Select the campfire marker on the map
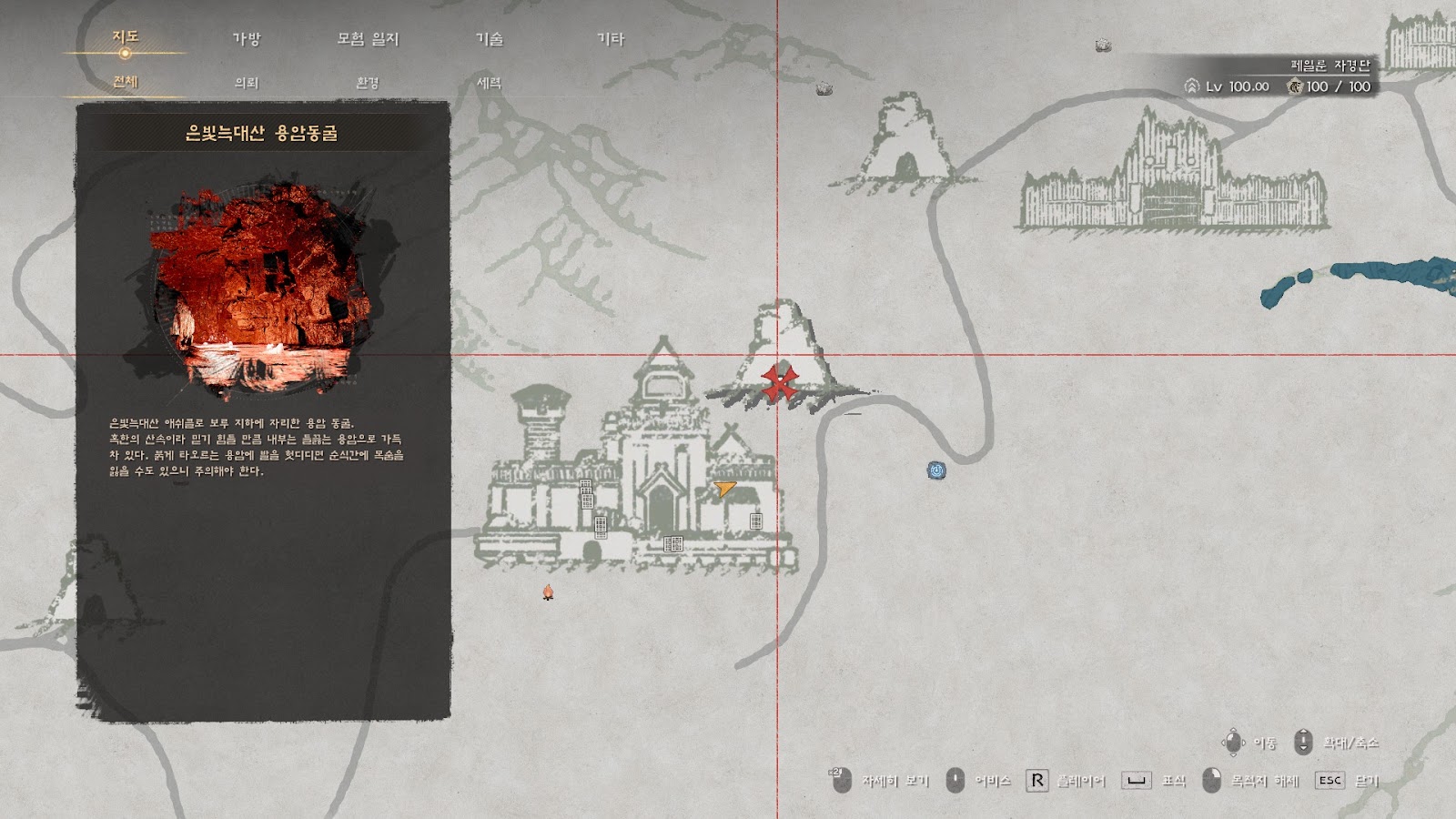The image size is (1456, 819). click(x=548, y=592)
